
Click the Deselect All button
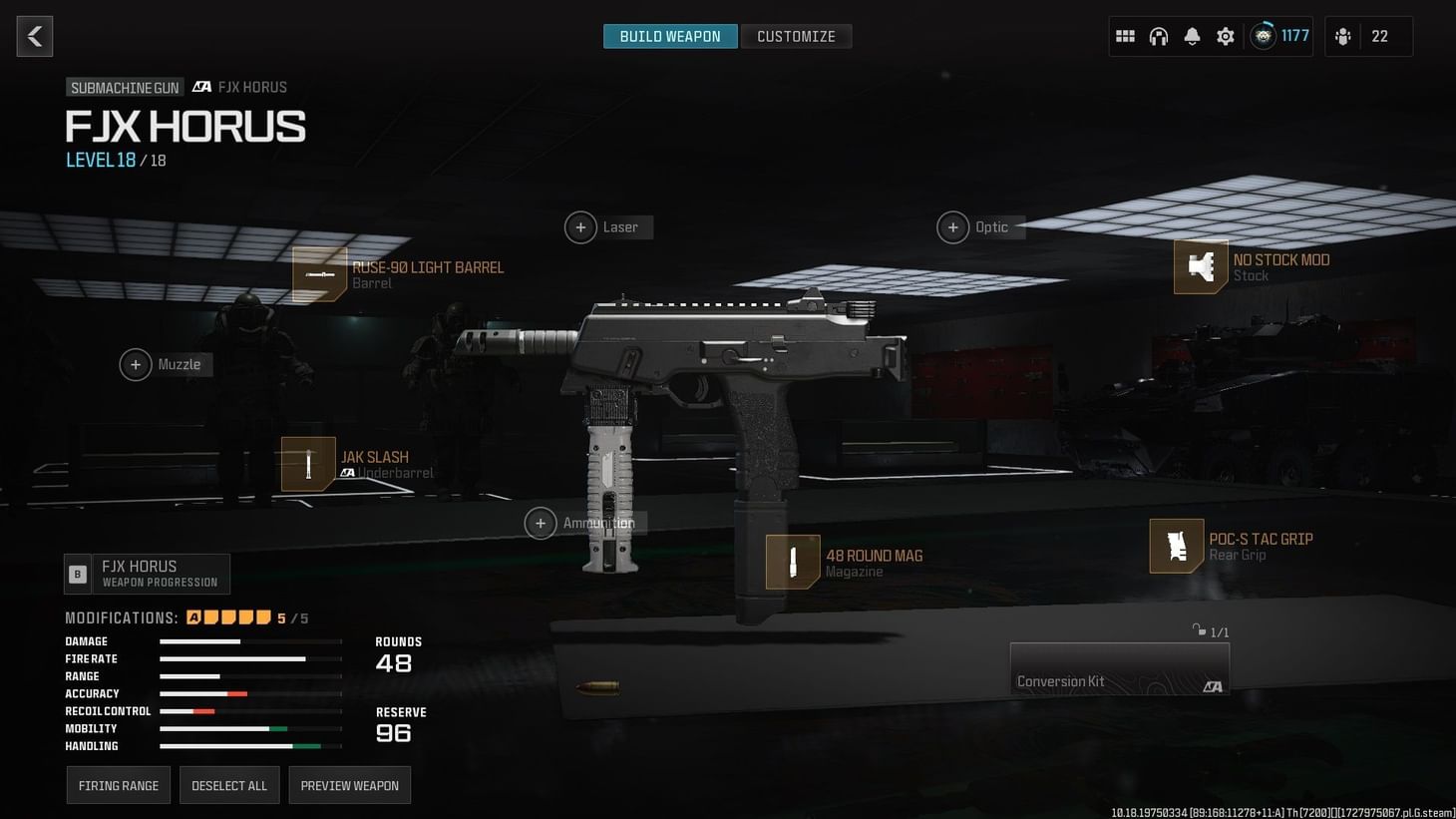(x=229, y=785)
